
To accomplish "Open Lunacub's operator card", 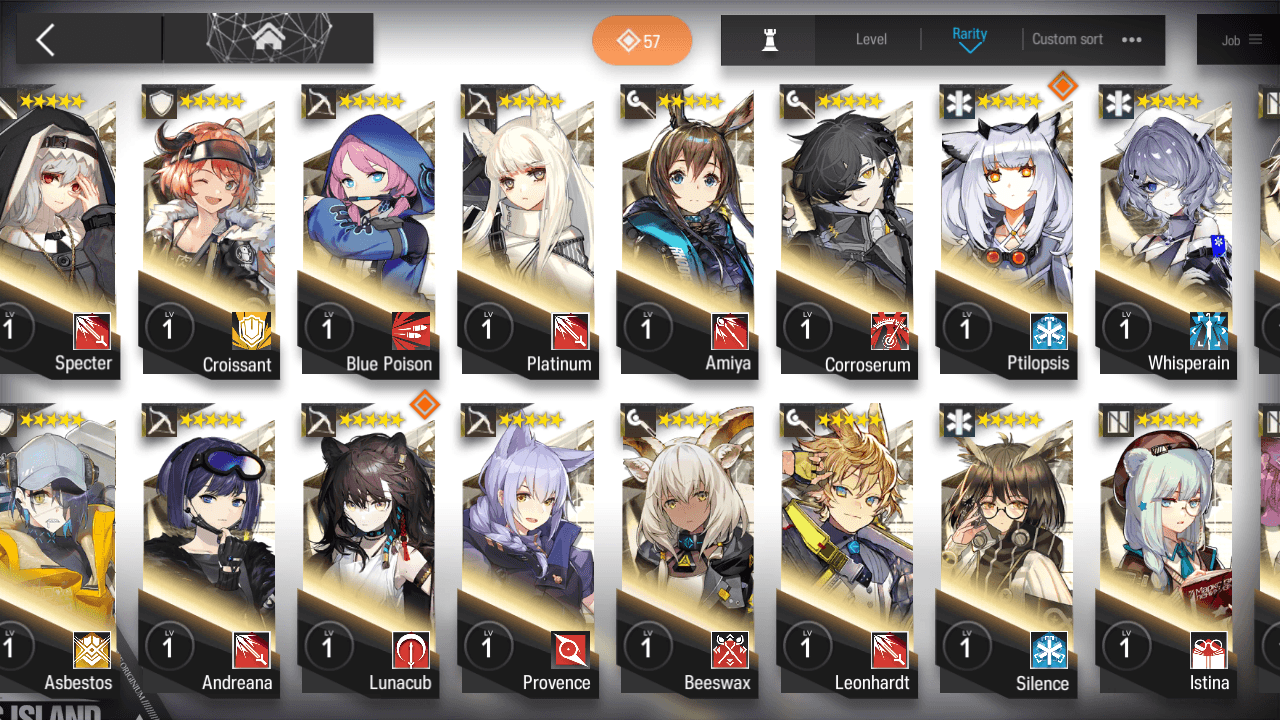I will [x=368, y=550].
